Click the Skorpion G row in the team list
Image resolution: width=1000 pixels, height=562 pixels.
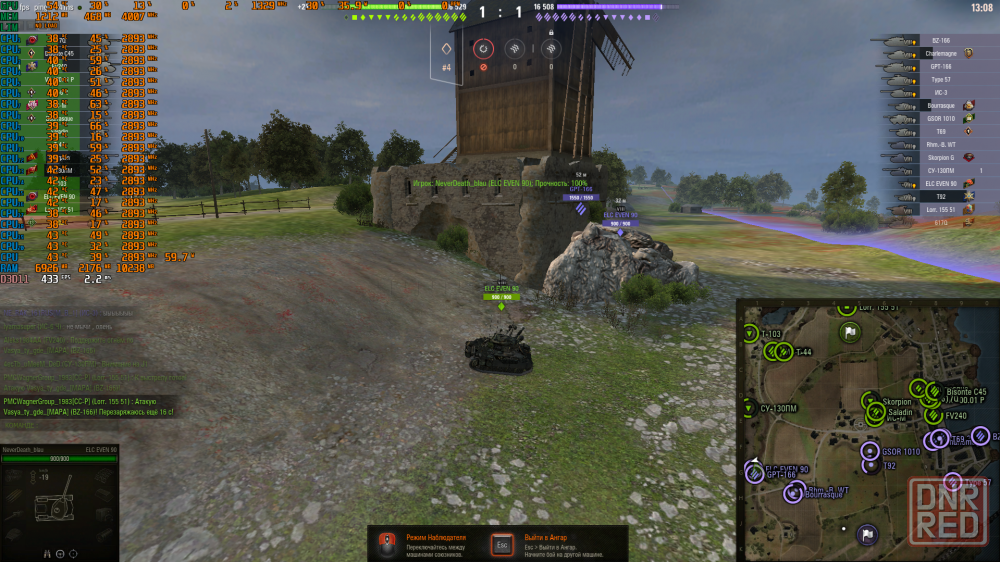pyautogui.click(x=940, y=157)
